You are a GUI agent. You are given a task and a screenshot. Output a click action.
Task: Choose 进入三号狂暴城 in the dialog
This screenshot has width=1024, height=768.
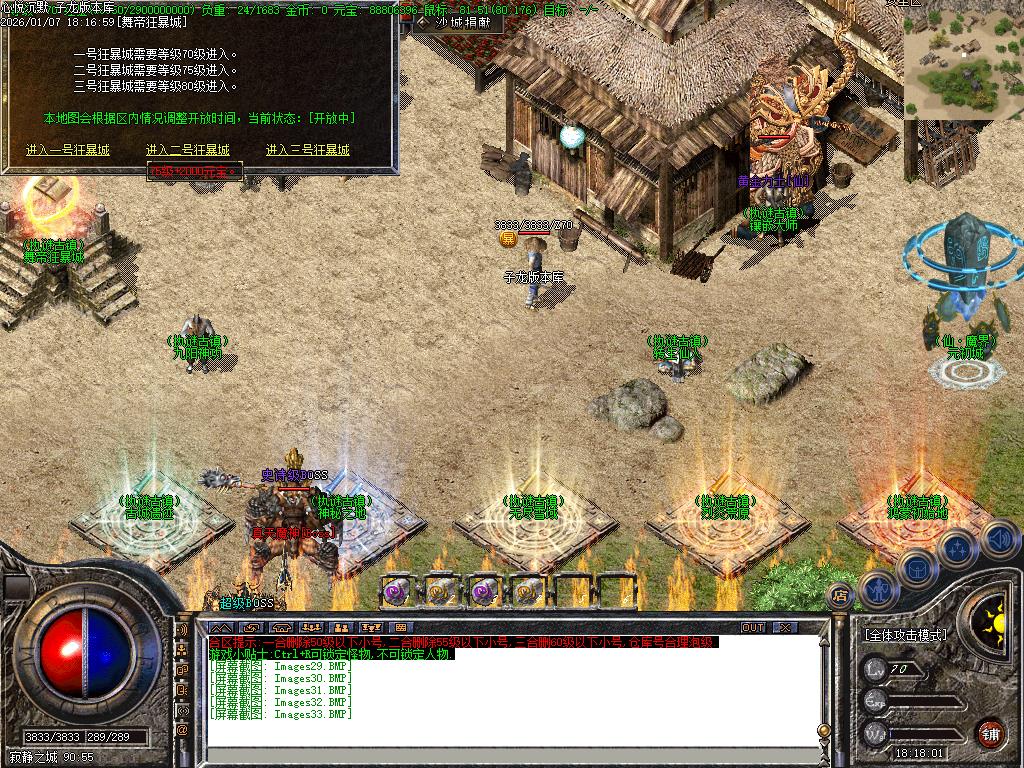pyautogui.click(x=307, y=150)
